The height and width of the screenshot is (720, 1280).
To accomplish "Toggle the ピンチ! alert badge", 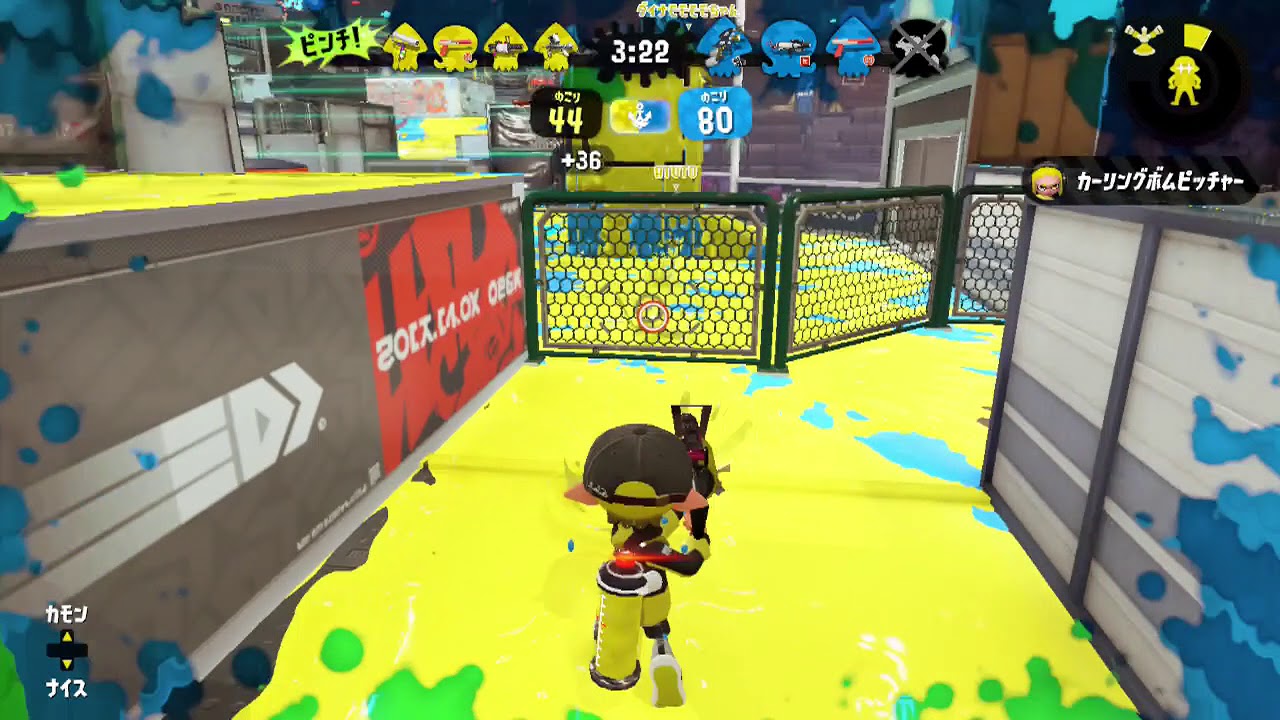I will (x=331, y=43).
